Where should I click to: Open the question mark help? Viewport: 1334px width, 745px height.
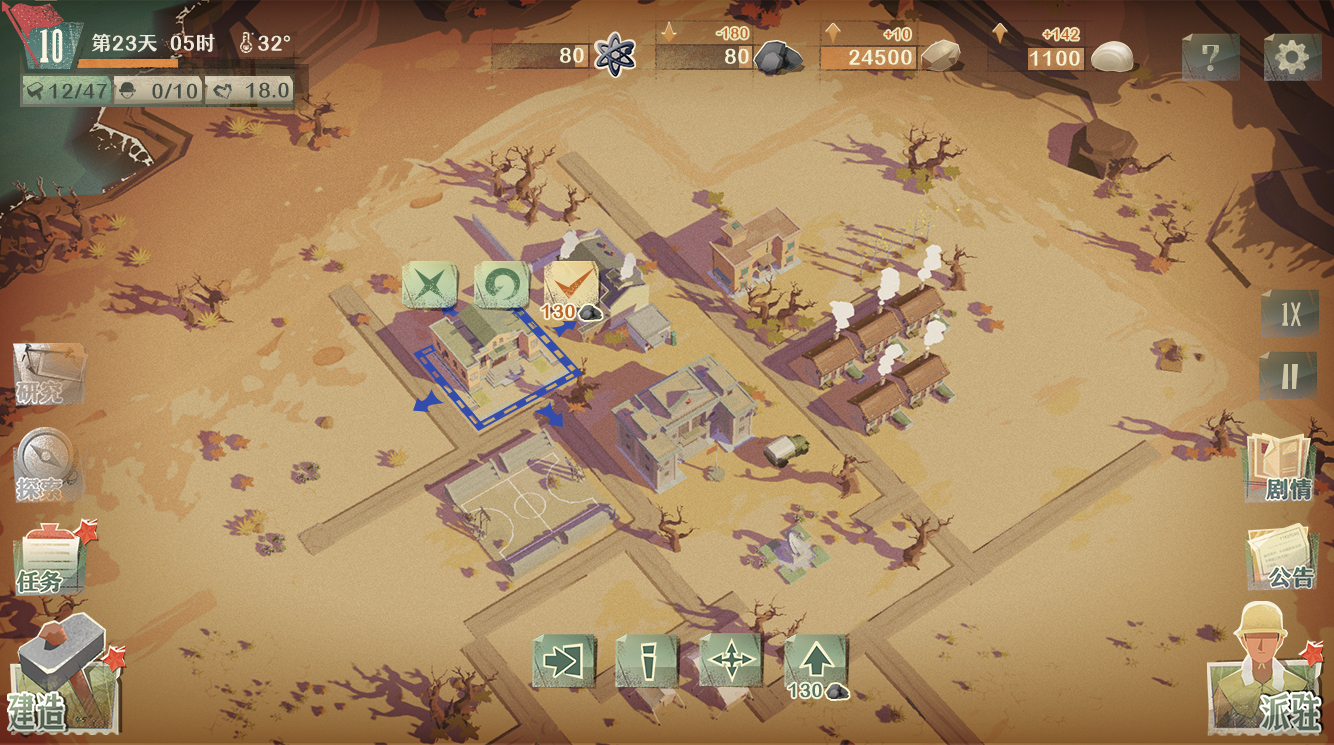(1210, 57)
